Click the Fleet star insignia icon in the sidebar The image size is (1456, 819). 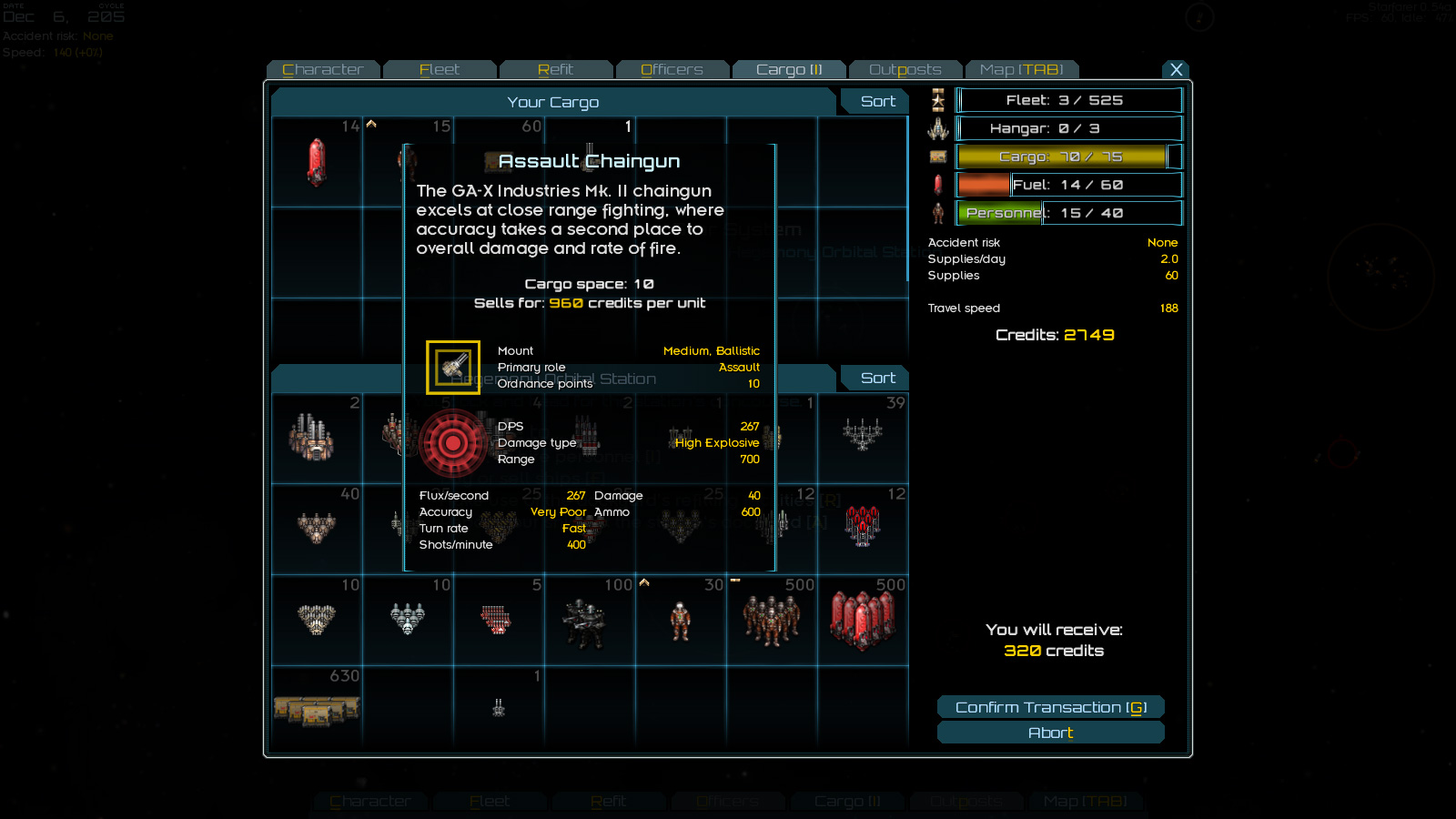(x=936, y=100)
